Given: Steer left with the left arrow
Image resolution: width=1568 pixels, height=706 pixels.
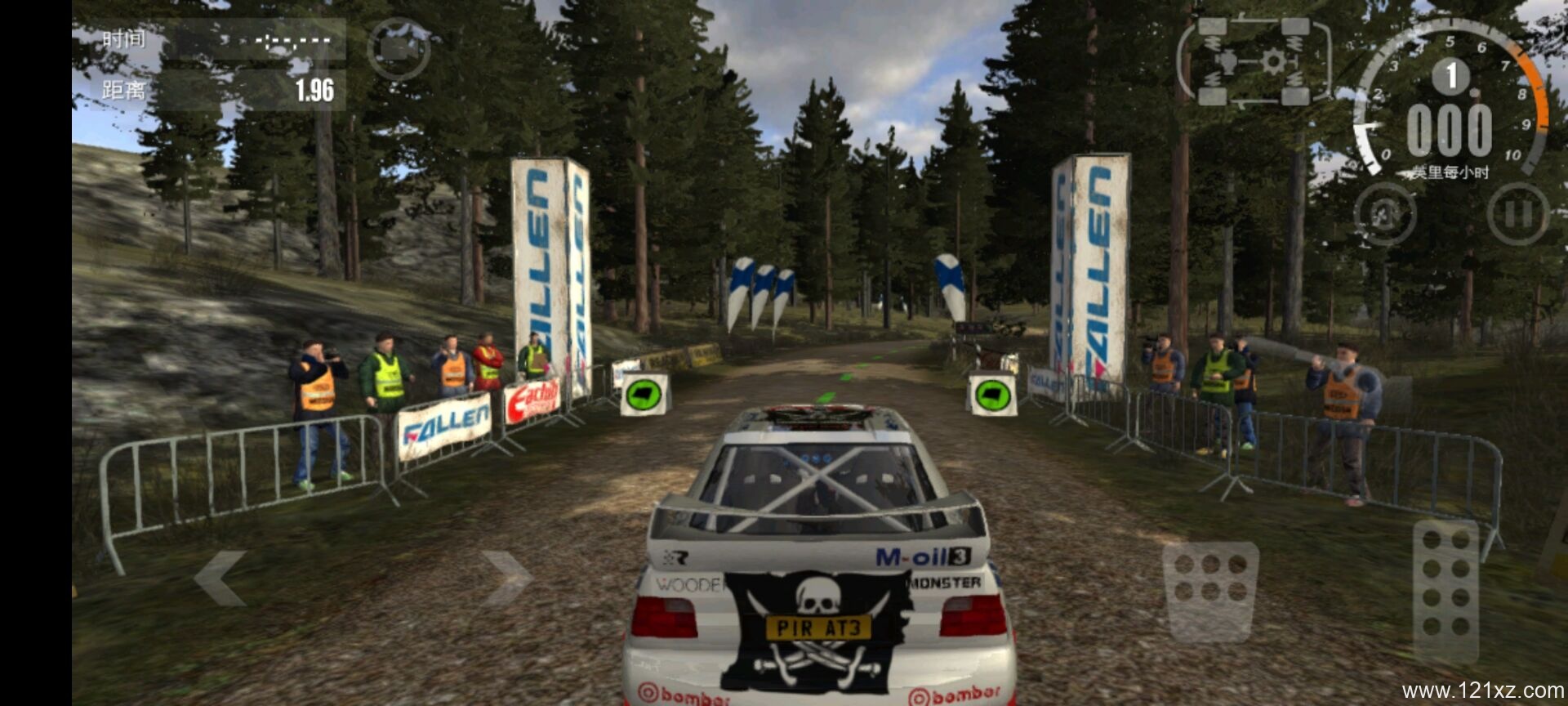Looking at the screenshot, I should (220, 578).
